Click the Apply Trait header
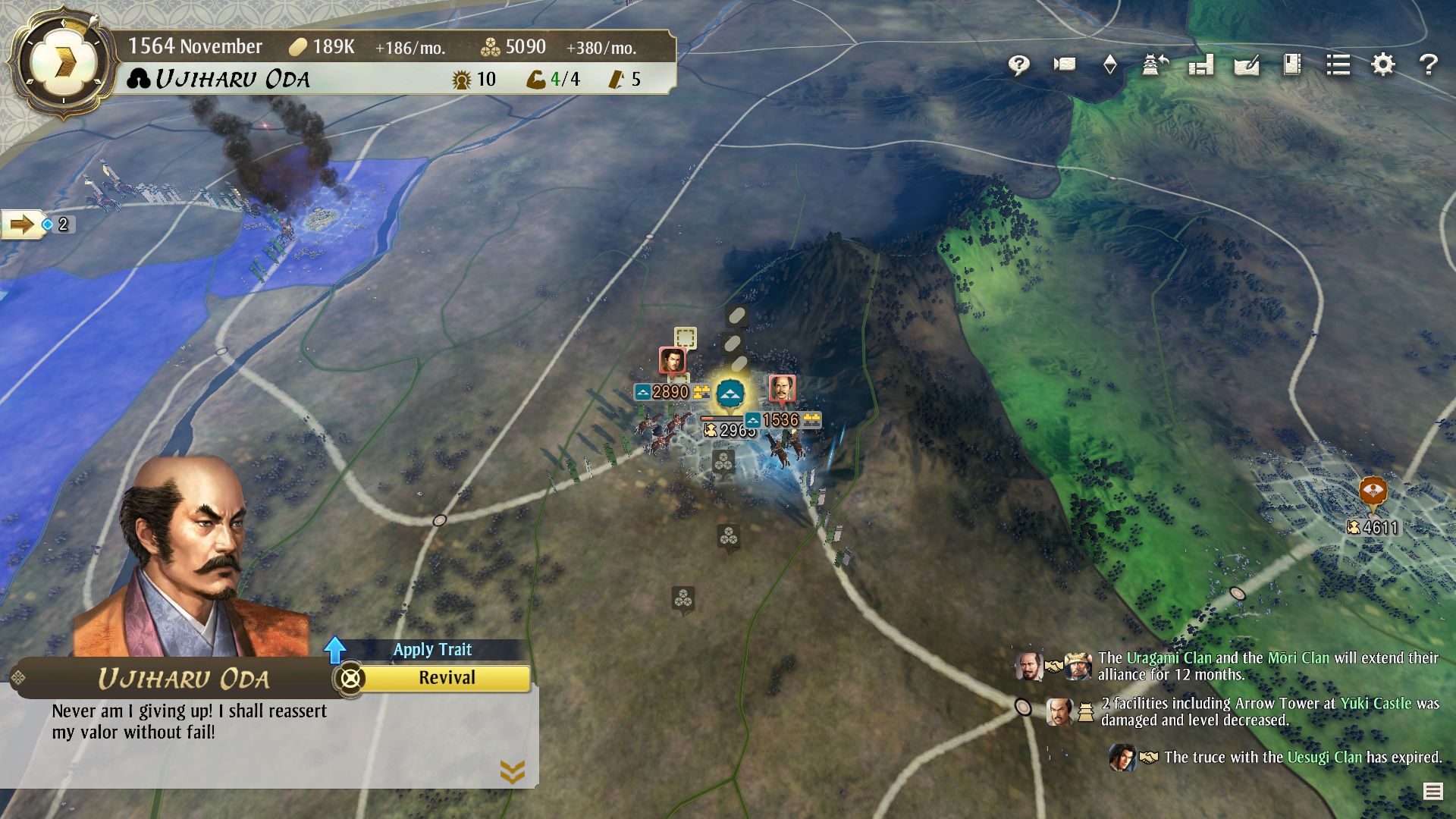Viewport: 1456px width, 819px height. click(x=432, y=649)
